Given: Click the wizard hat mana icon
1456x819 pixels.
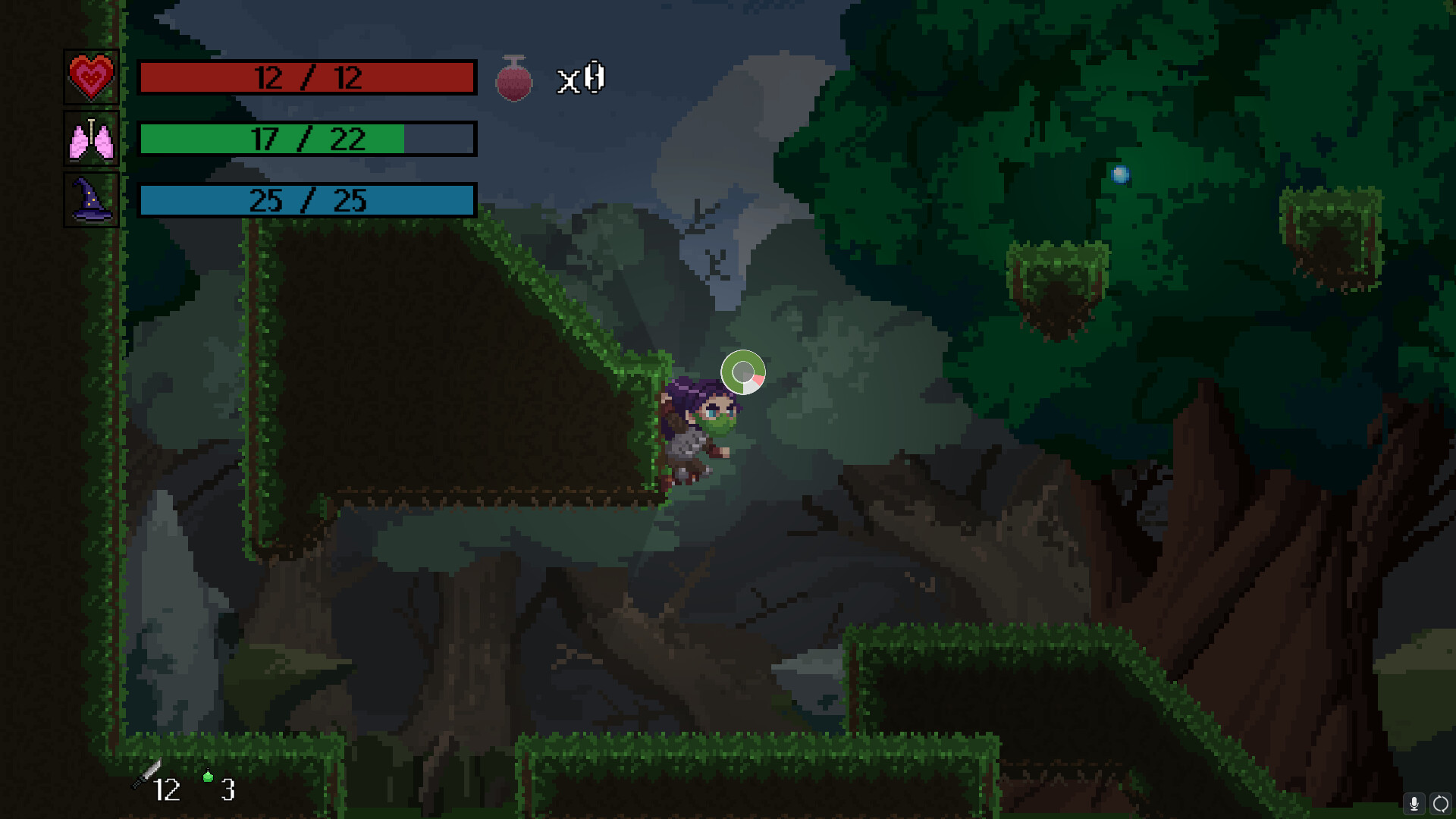Looking at the screenshot, I should click(90, 201).
